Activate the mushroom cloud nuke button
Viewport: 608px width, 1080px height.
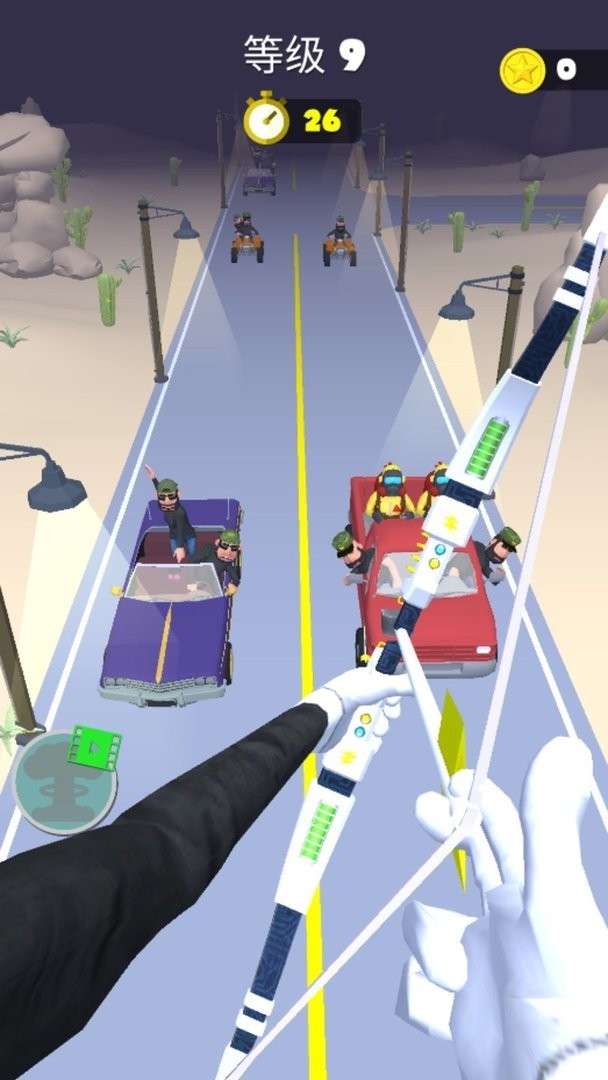[62, 781]
